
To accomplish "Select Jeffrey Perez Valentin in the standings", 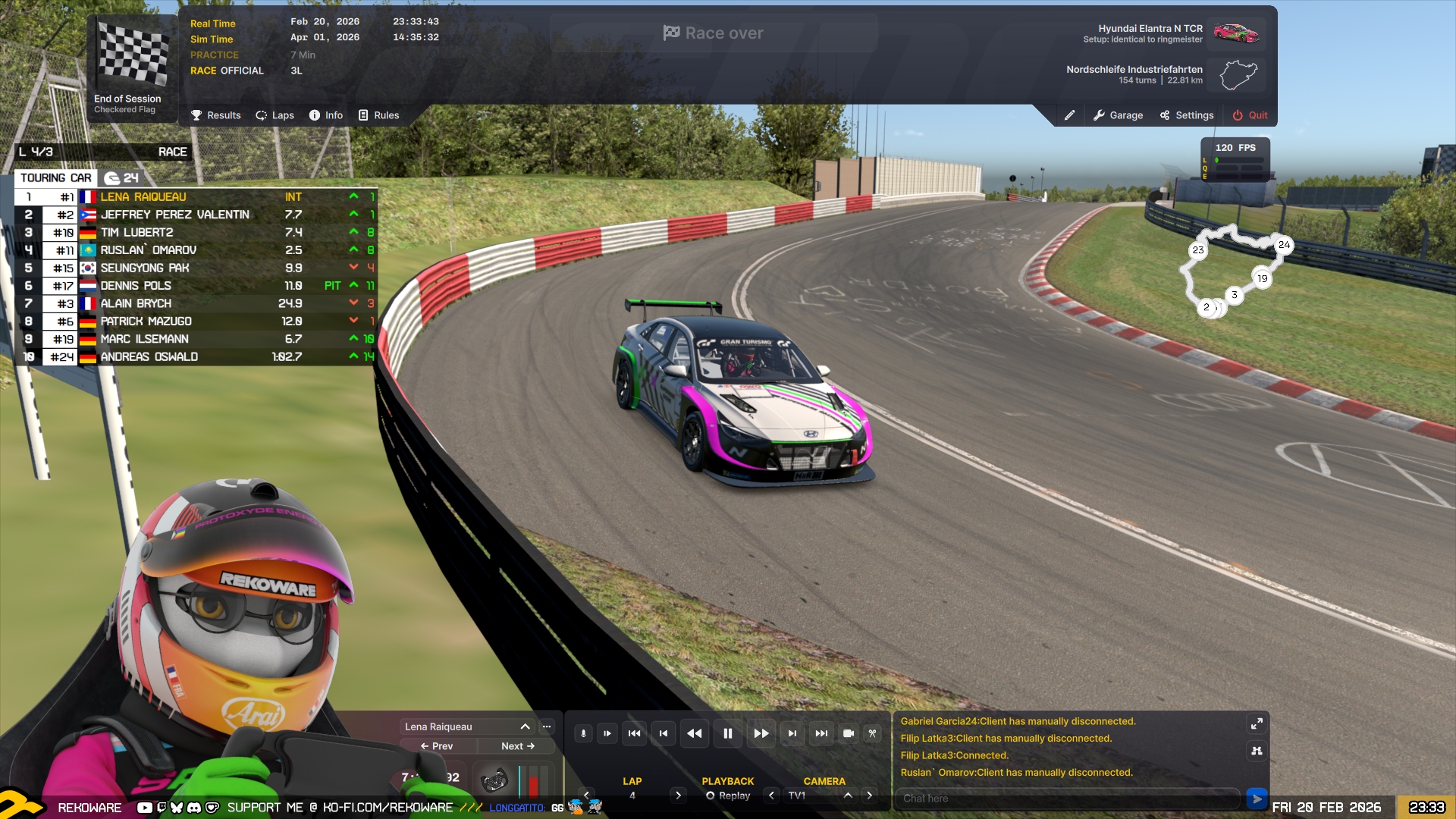I will point(175,215).
